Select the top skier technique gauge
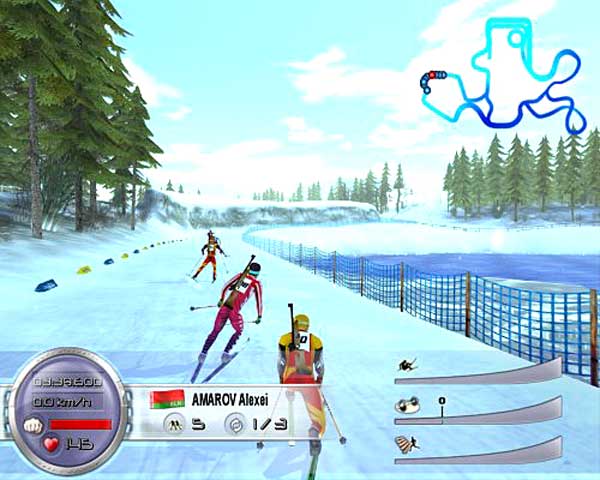Screen dimensions: 600x480 (477, 370)
